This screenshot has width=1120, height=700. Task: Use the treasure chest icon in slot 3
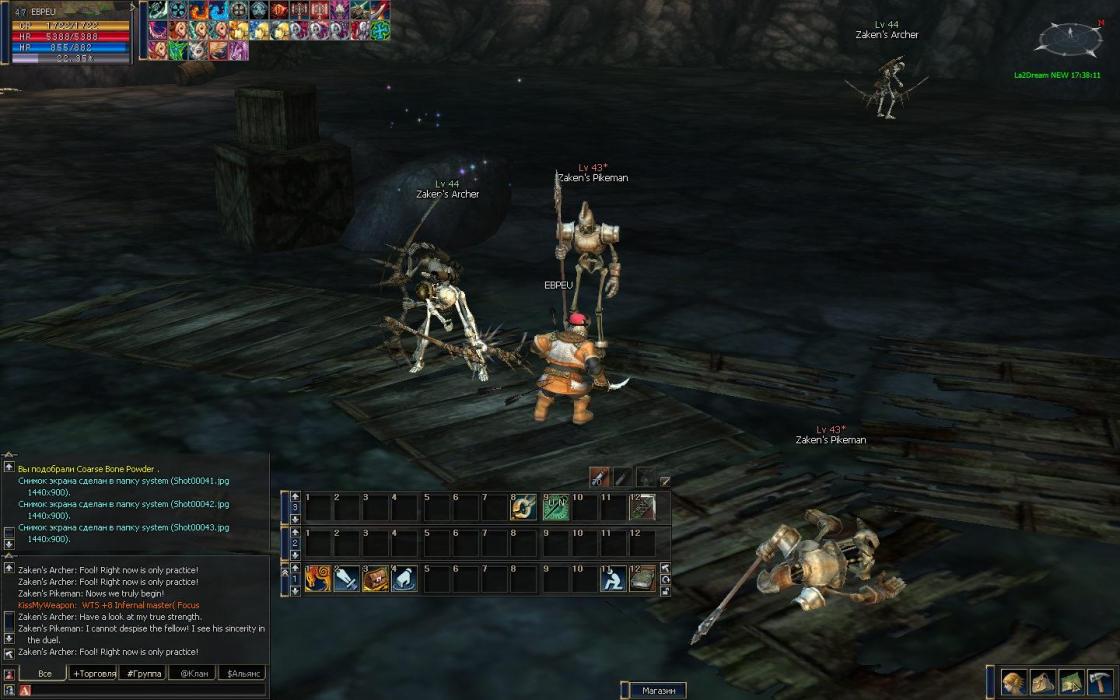coord(376,578)
